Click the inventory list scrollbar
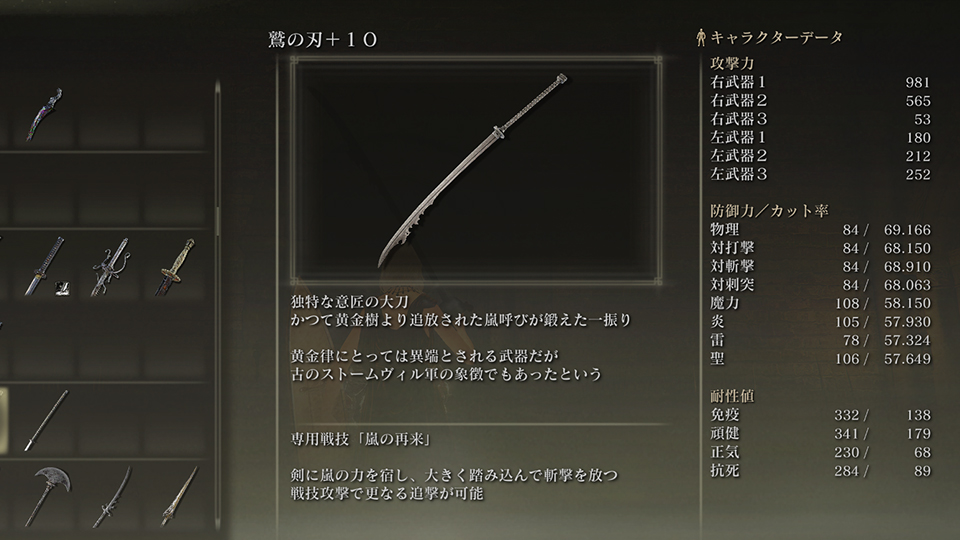 click(x=218, y=160)
